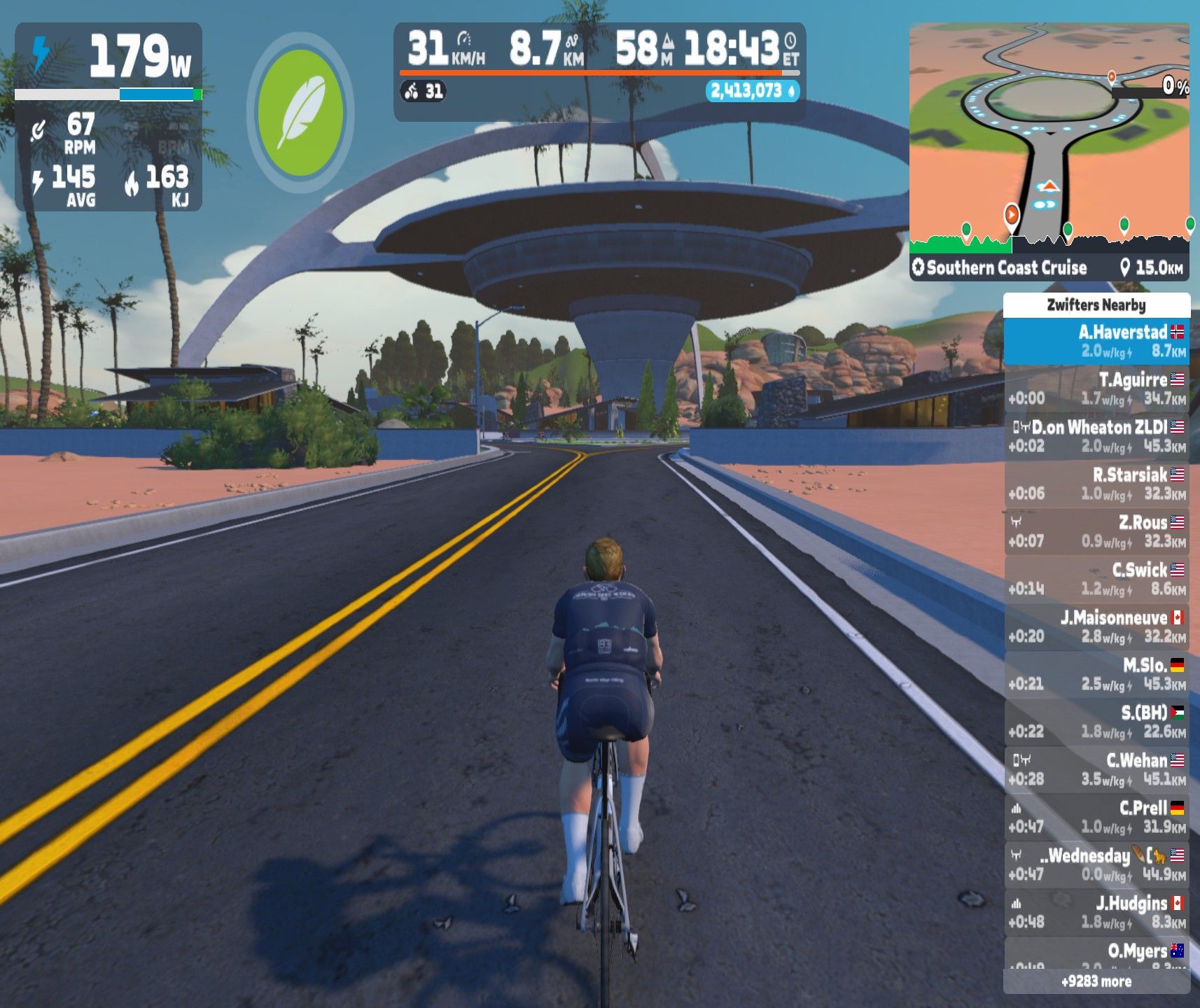Select J.Hudgins nearby rider
The height and width of the screenshot is (1008, 1200).
[x=1096, y=912]
